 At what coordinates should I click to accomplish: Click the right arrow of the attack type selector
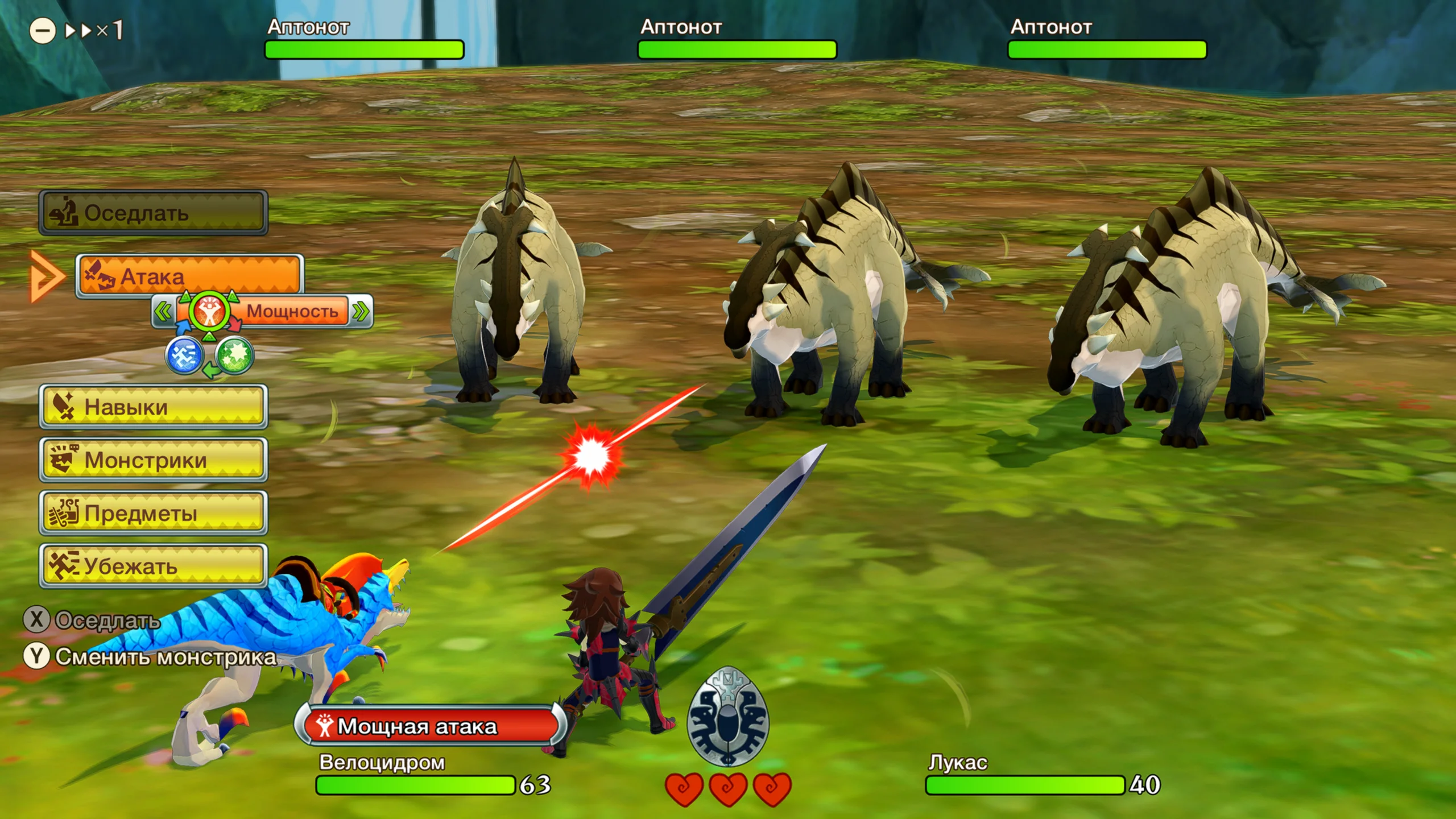[361, 312]
